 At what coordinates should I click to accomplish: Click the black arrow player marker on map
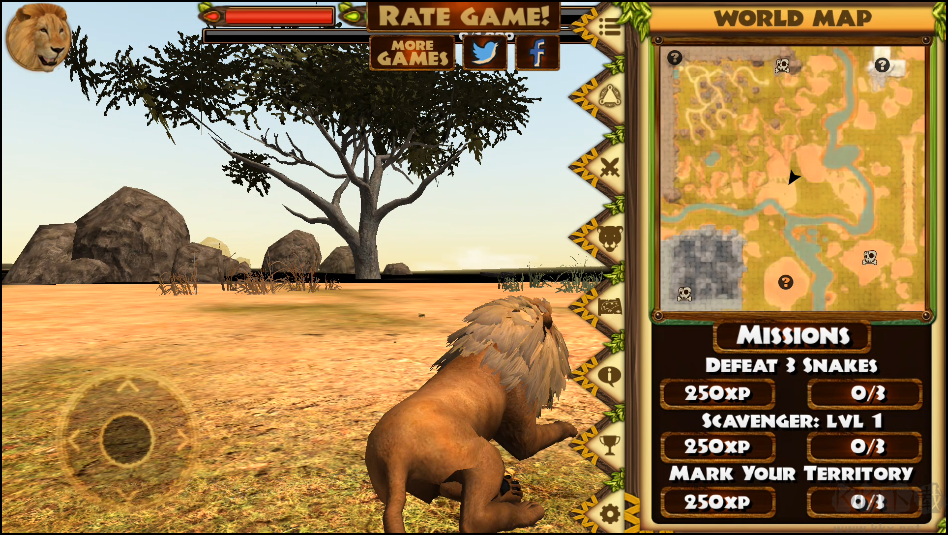[x=793, y=177]
